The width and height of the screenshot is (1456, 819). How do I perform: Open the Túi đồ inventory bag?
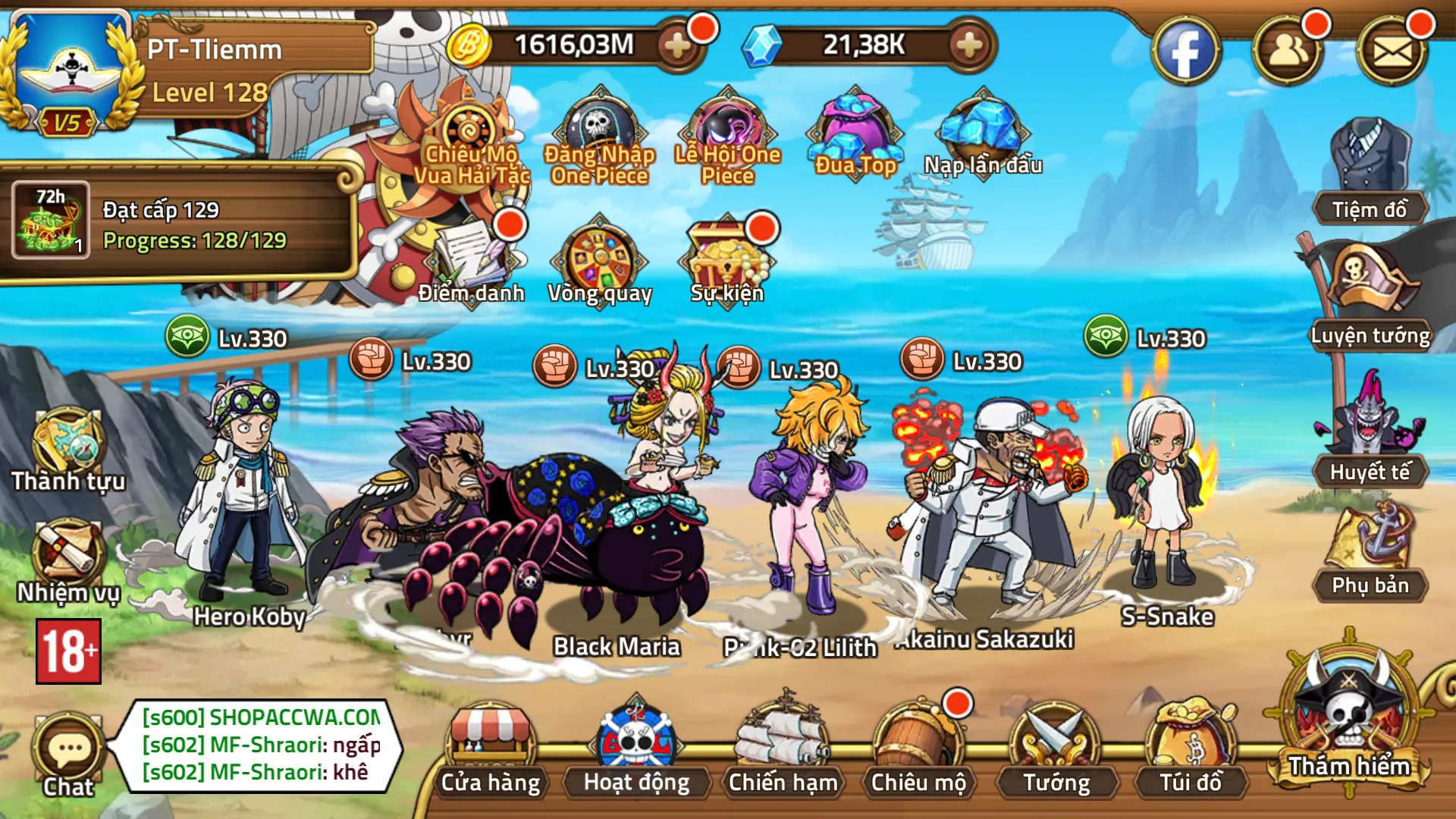click(1191, 747)
